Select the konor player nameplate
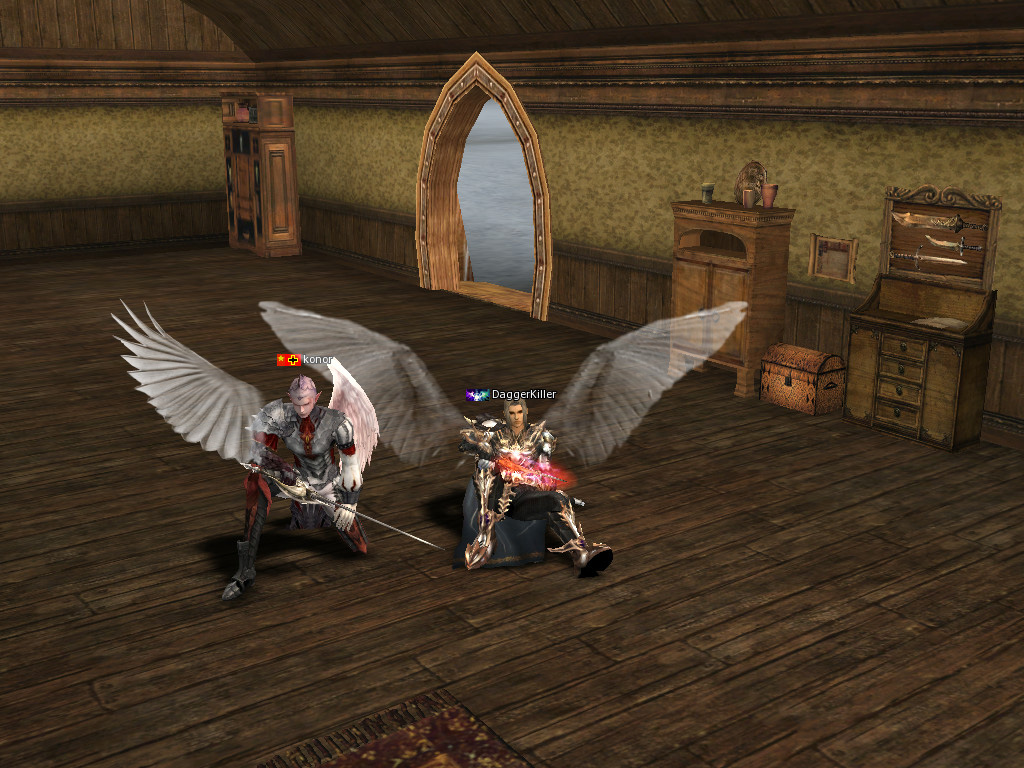 317,359
